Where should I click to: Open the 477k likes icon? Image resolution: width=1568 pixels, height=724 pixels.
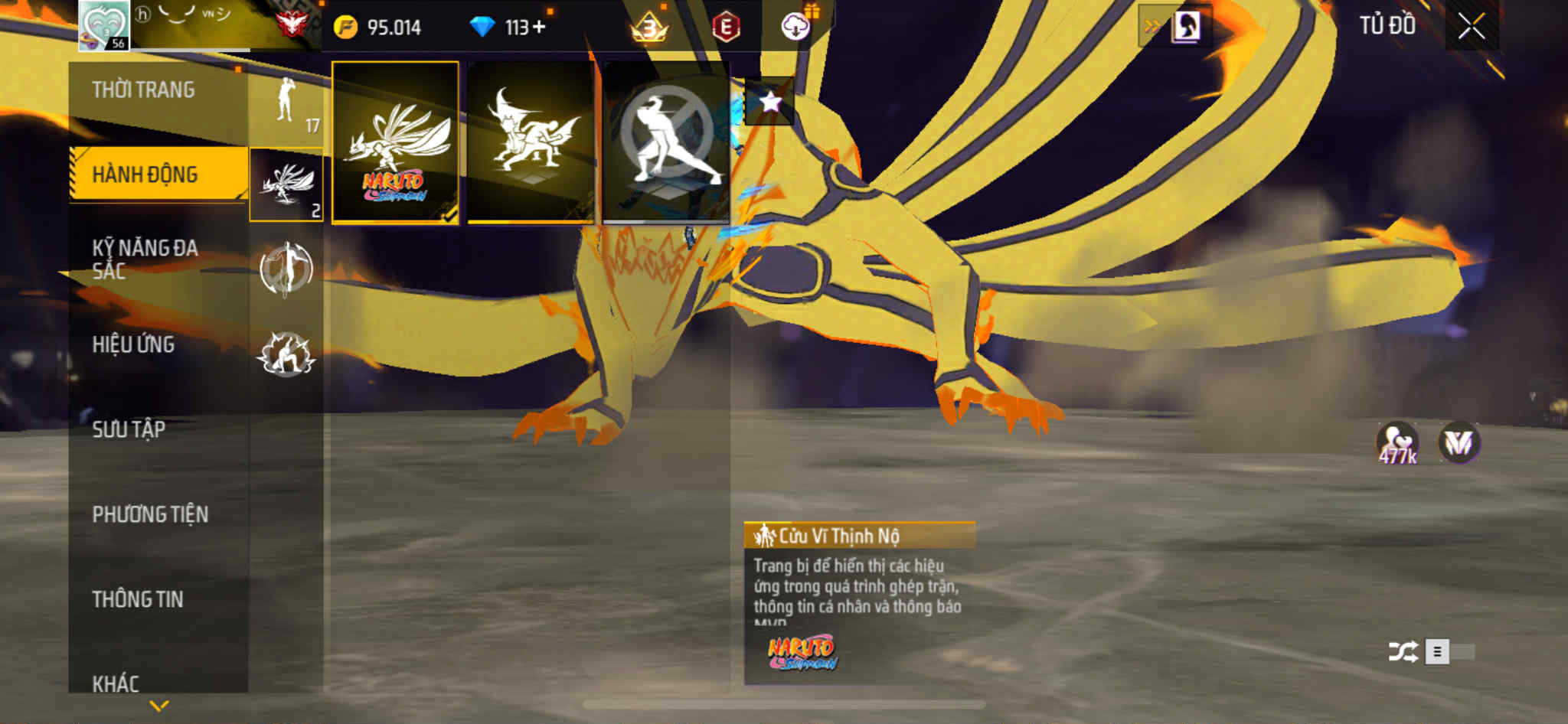tap(1397, 444)
